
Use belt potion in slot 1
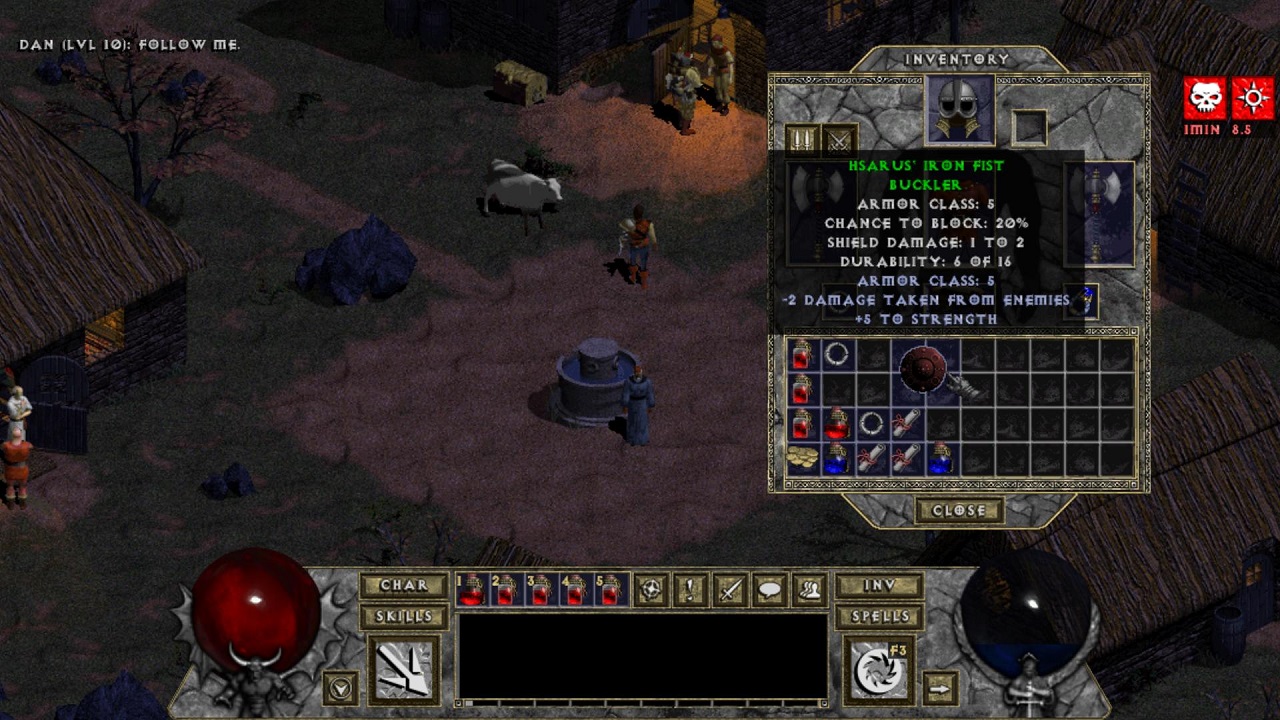(x=471, y=591)
